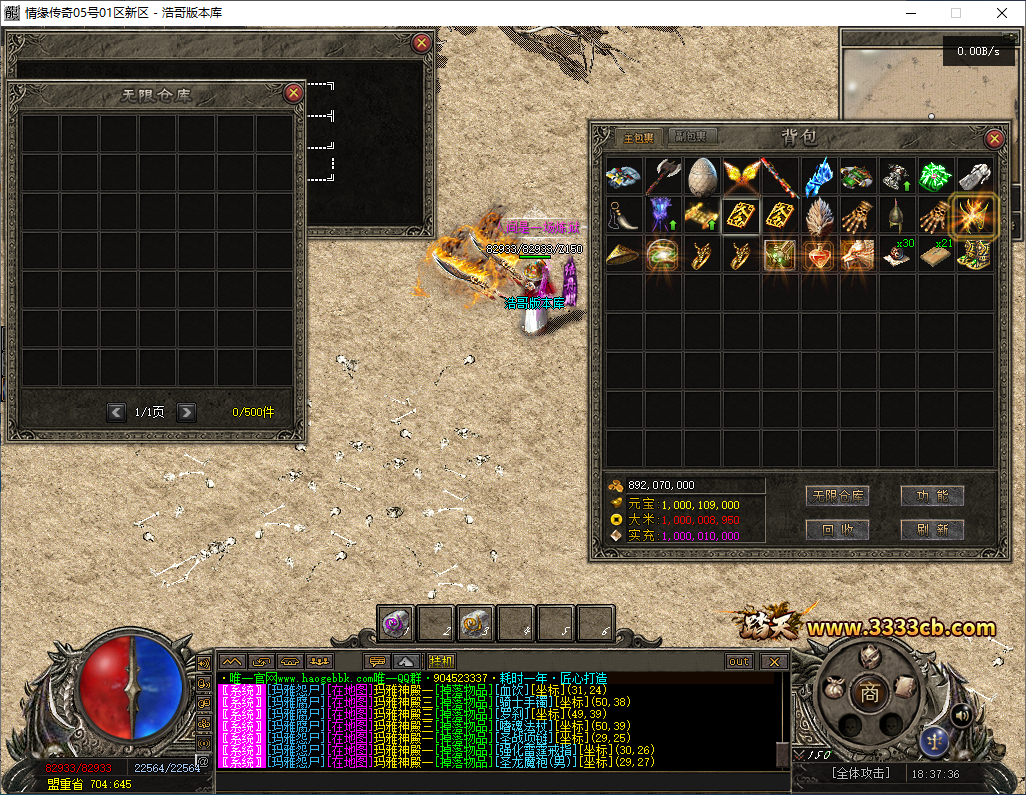Select the dragon egg in the backpack
Viewport: 1026px width, 795px height.
(702, 176)
